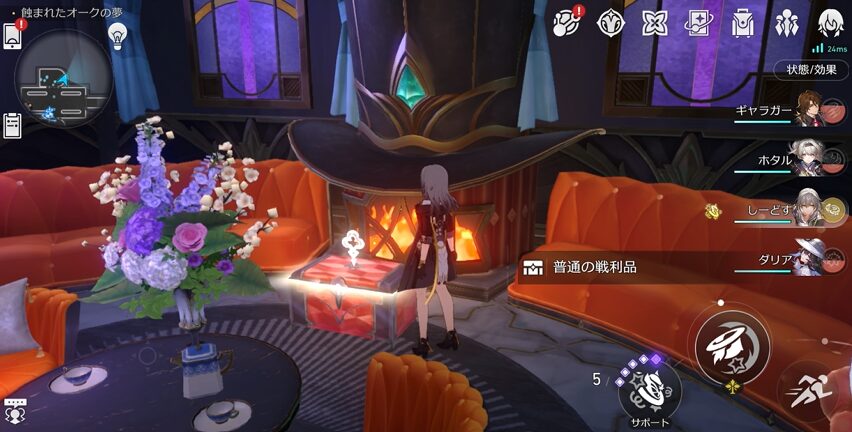Open the character portrait icon
The height and width of the screenshot is (432, 852).
click(x=830, y=22)
